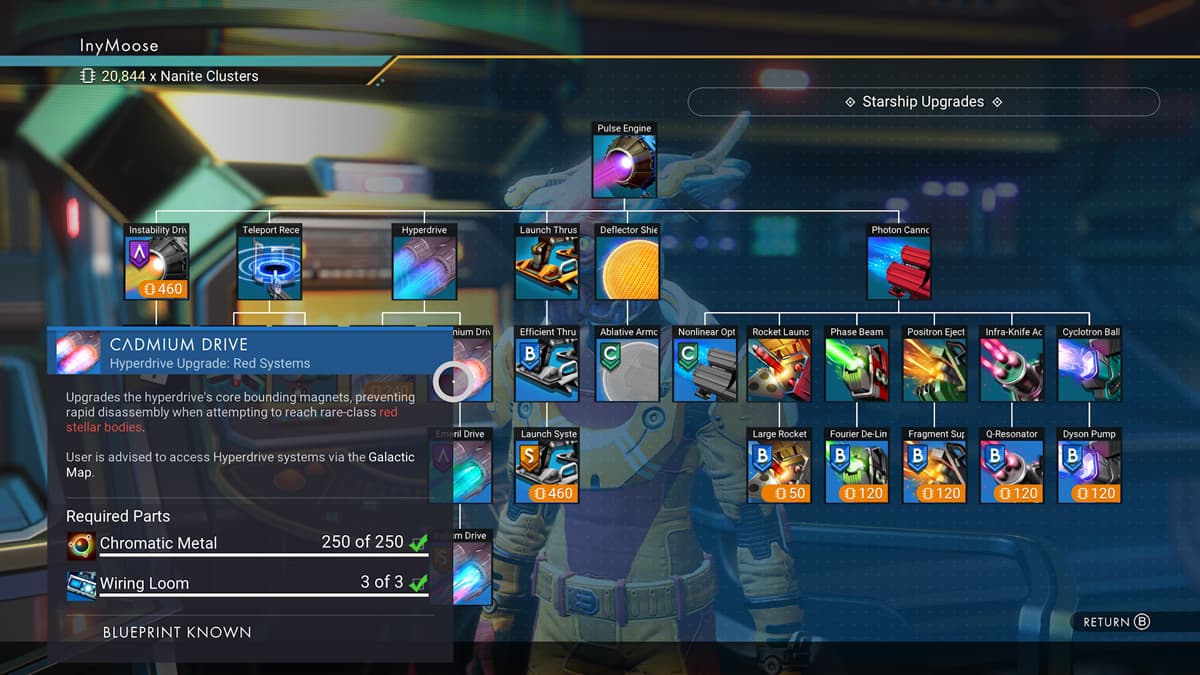Screen dimensions: 1200x675
Task: Pick the Infra-Knife Accelerator node
Action: tap(1013, 370)
